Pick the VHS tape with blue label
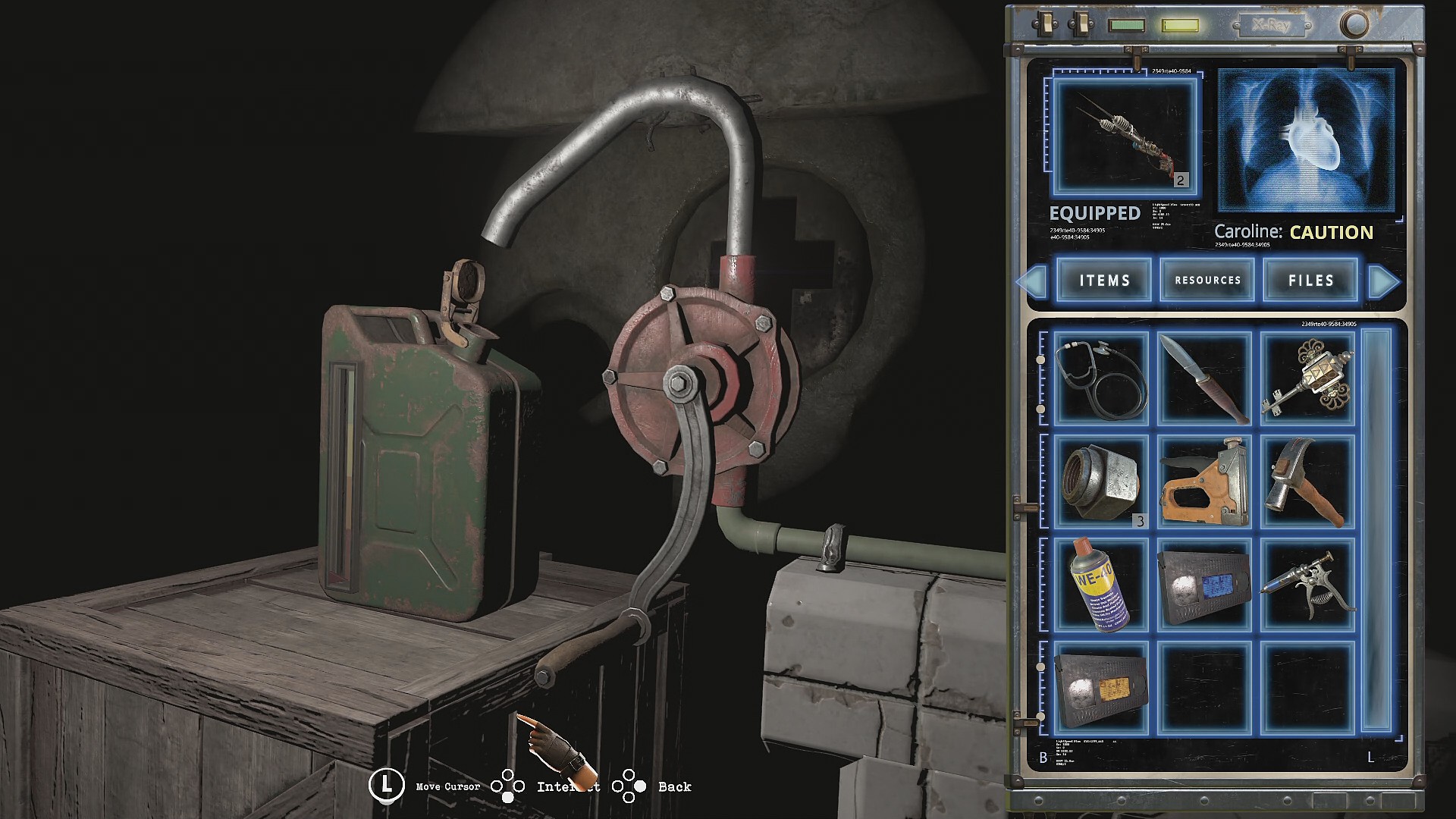The height and width of the screenshot is (819, 1456). point(1204,585)
